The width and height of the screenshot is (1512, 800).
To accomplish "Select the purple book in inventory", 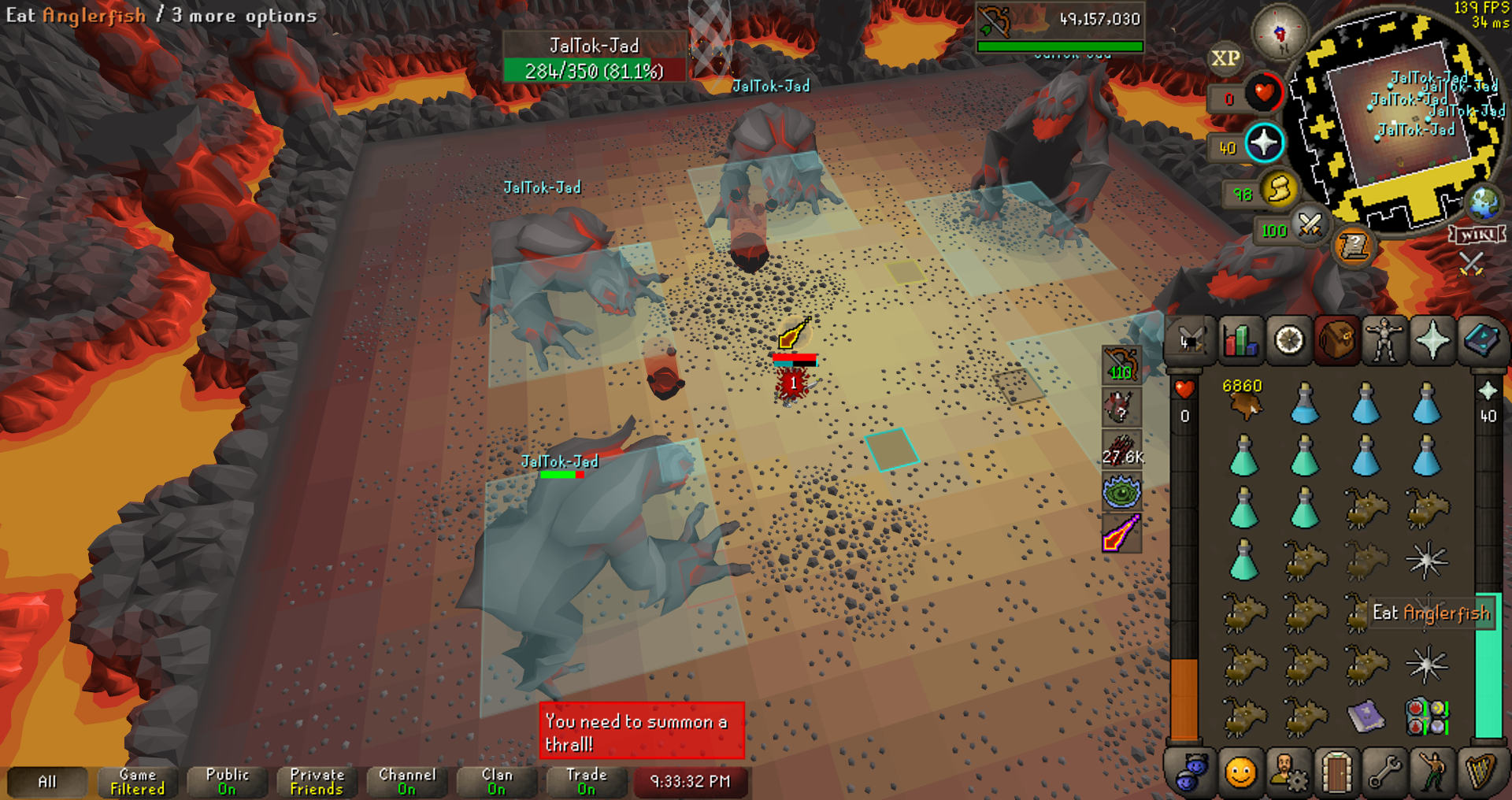I will point(1366,717).
